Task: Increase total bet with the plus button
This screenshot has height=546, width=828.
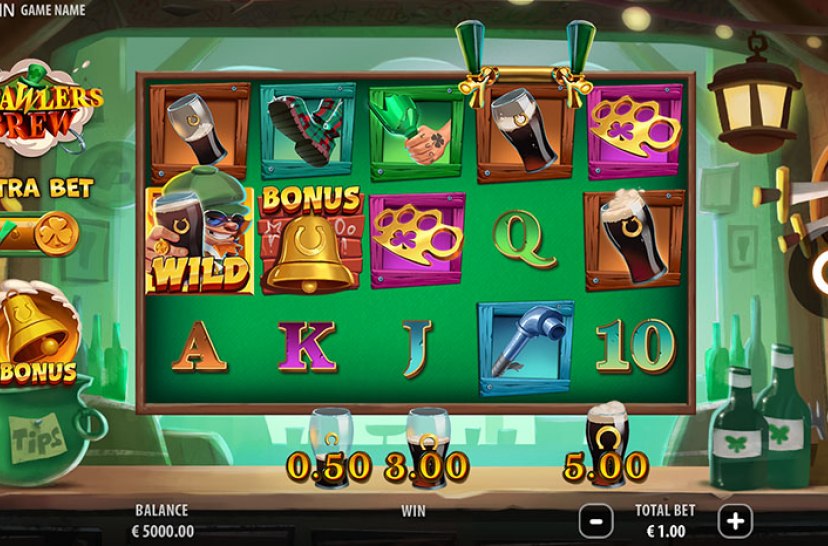Action: 735,520
